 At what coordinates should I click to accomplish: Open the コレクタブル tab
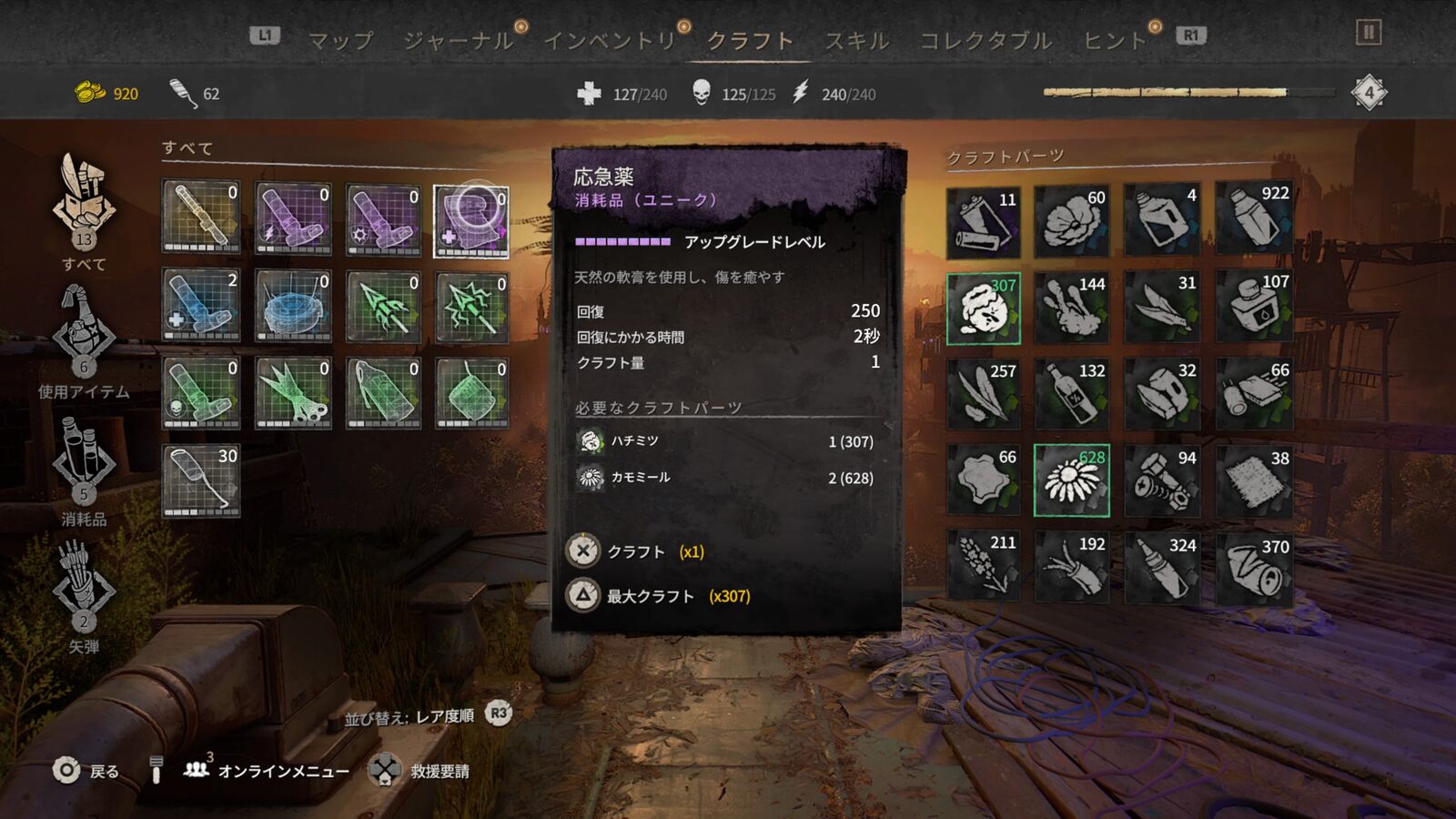986,41
